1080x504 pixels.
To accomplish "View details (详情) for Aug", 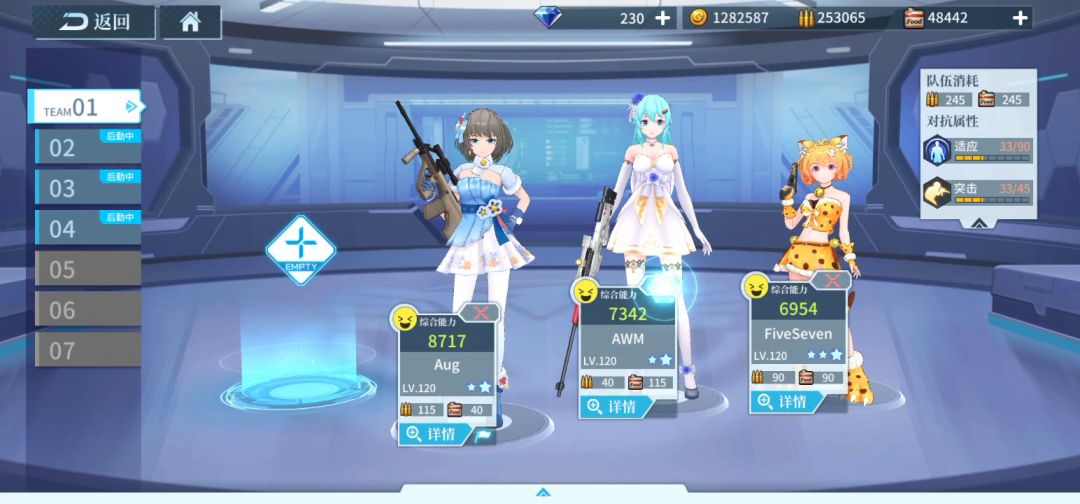I will coord(430,434).
